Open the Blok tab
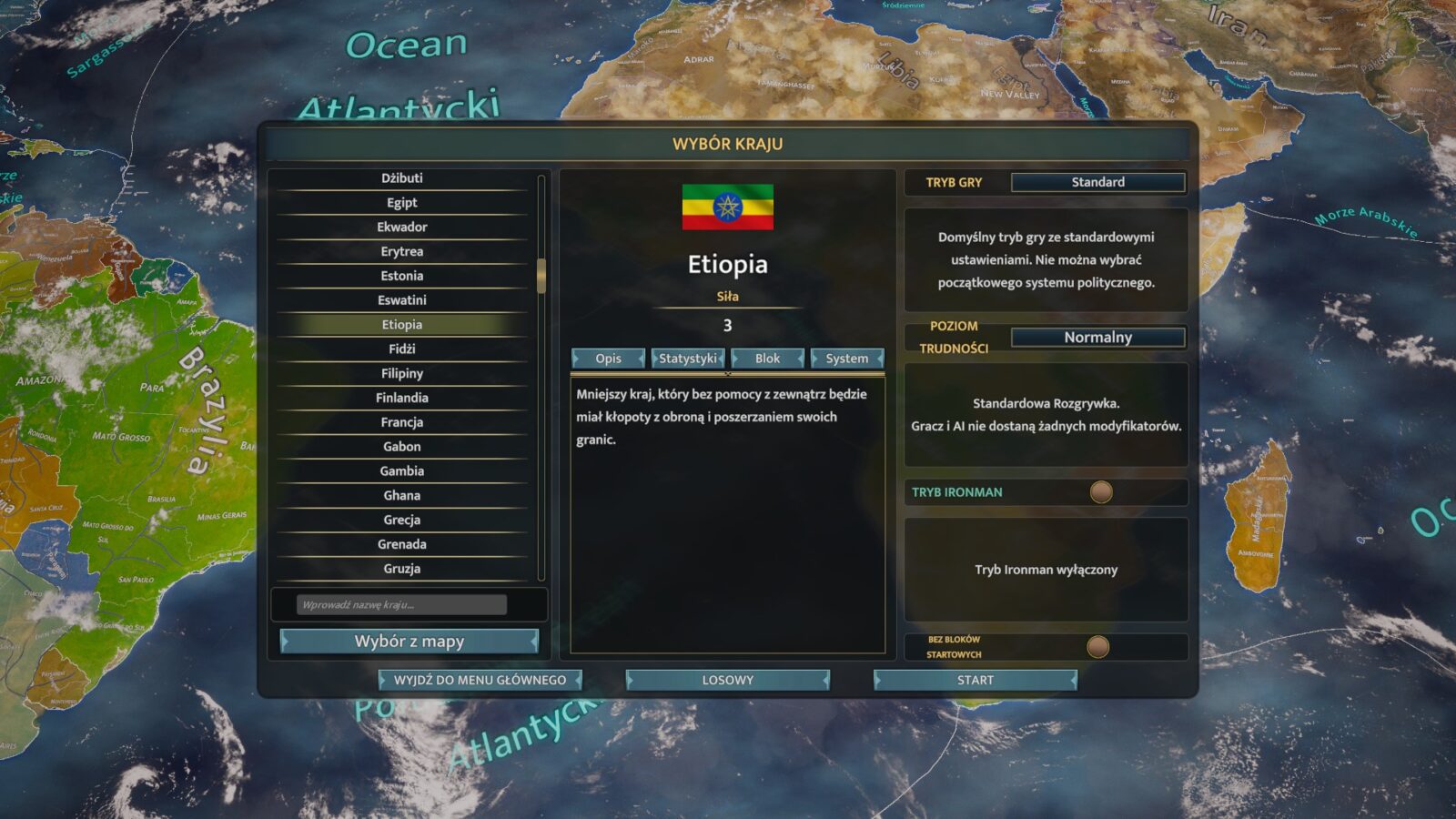The image size is (1456, 819). (767, 359)
